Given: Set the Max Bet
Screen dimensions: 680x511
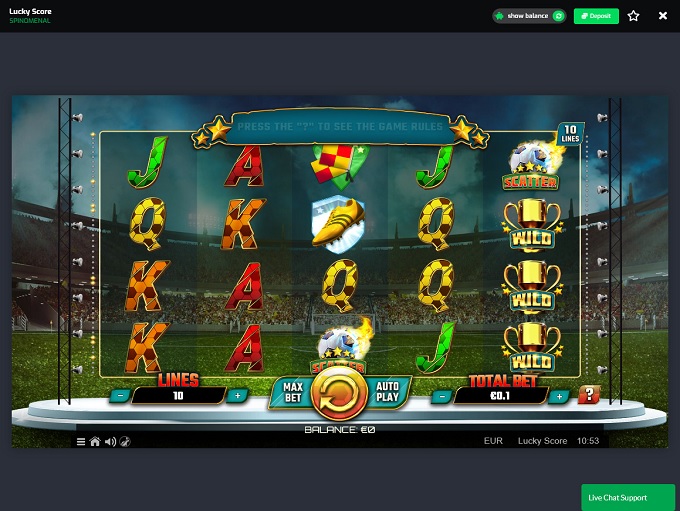Looking at the screenshot, I should [293, 391].
